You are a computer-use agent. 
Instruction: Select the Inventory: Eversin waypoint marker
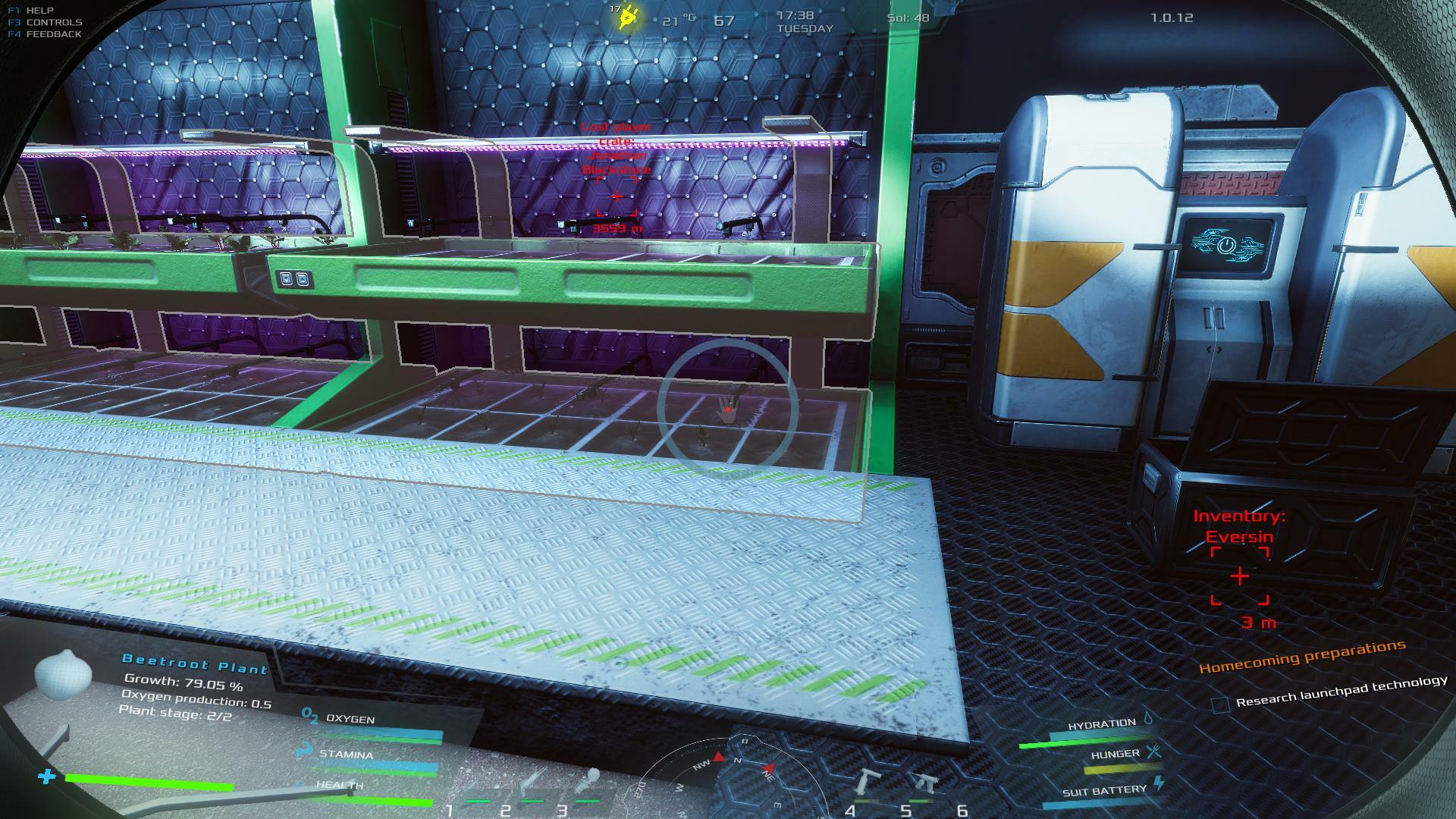1239,576
